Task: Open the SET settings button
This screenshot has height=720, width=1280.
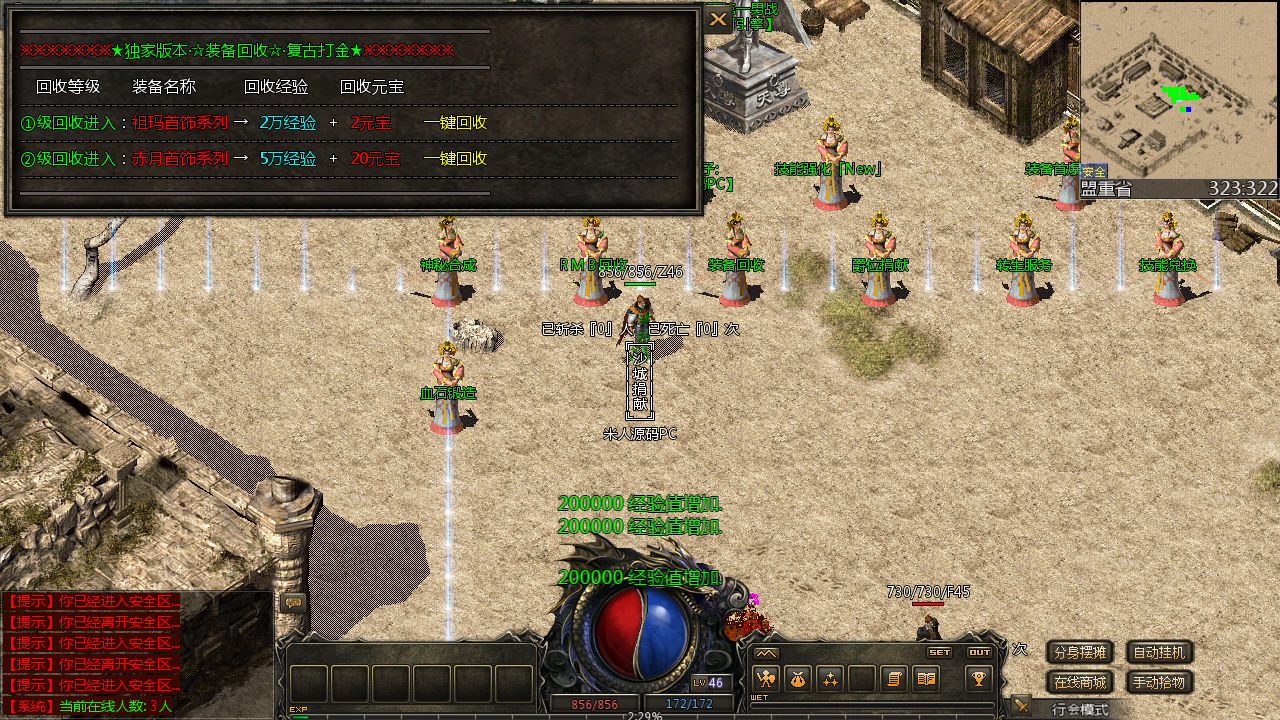Action: click(939, 652)
